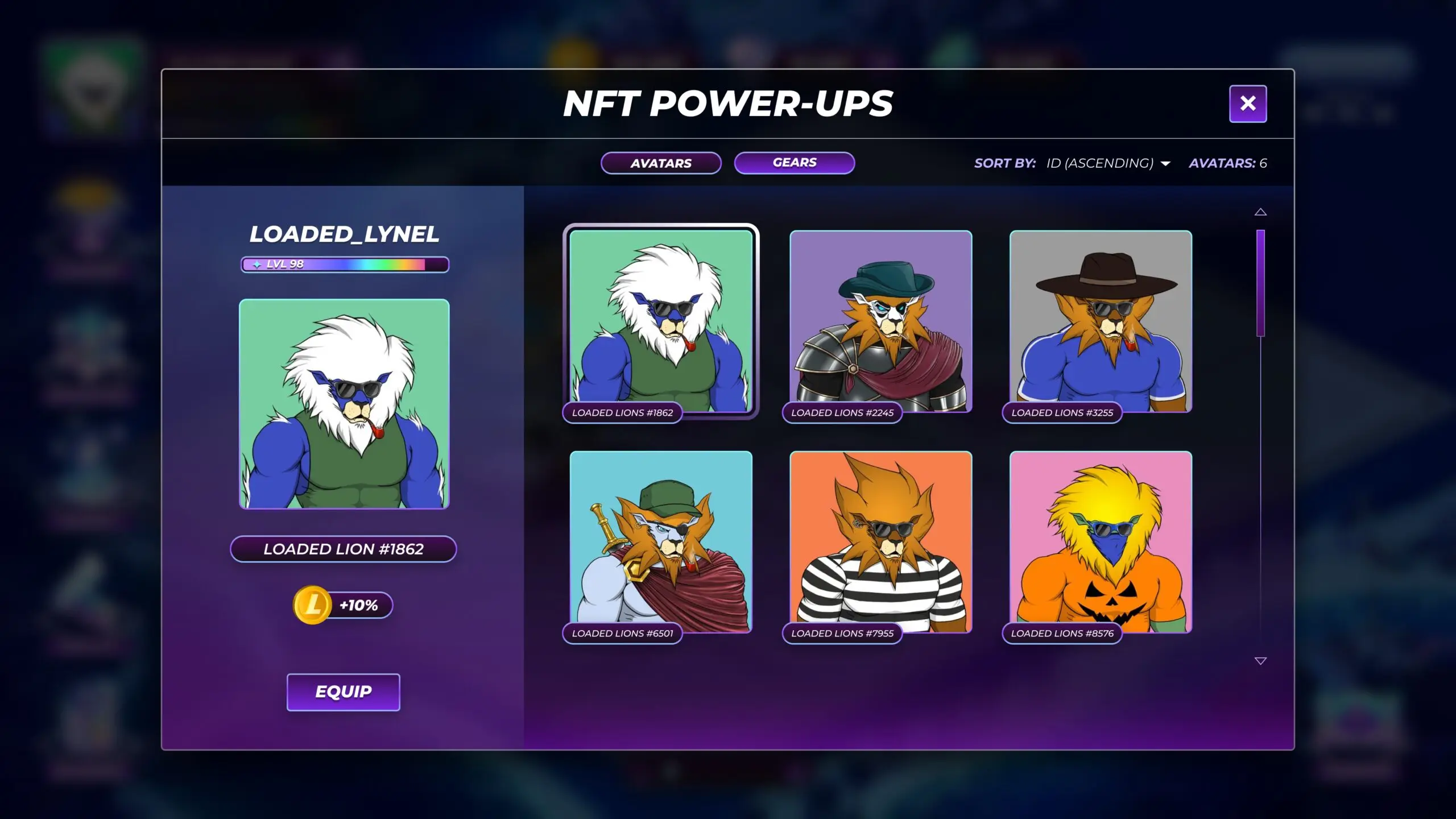Viewport: 1456px width, 819px height.
Task: Switch to the Avatars tab
Action: (x=661, y=163)
